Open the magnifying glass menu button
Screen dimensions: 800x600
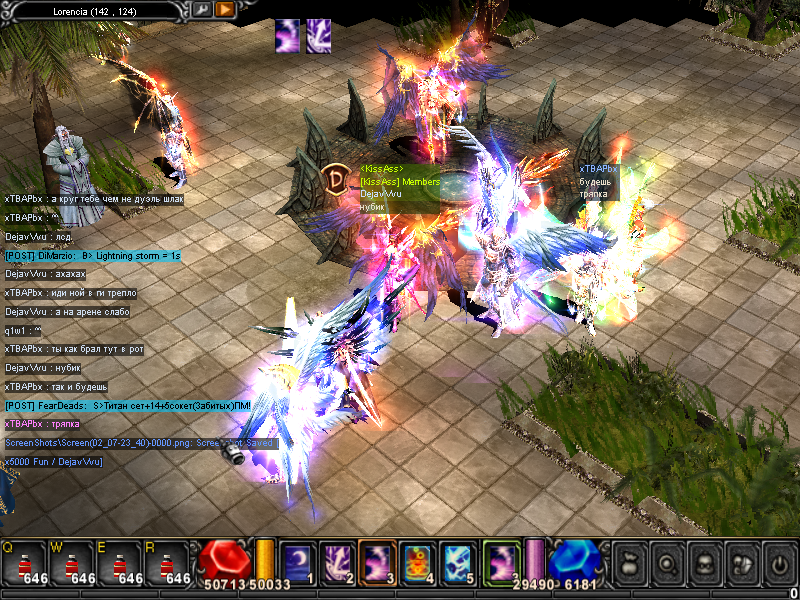pyautogui.click(x=668, y=563)
